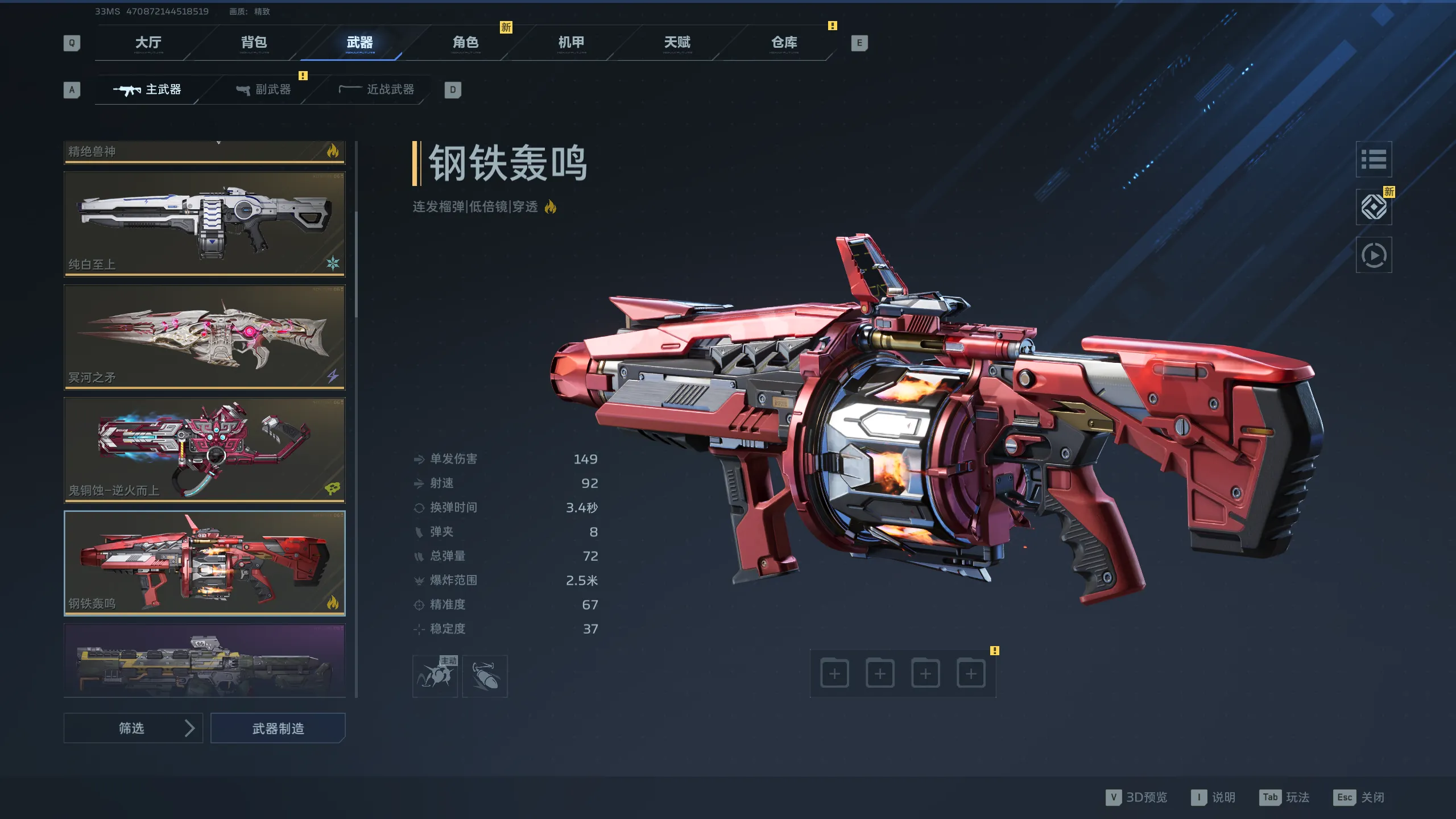Select the 钢铁轰鸣 red grenade launcher card

tap(204, 563)
